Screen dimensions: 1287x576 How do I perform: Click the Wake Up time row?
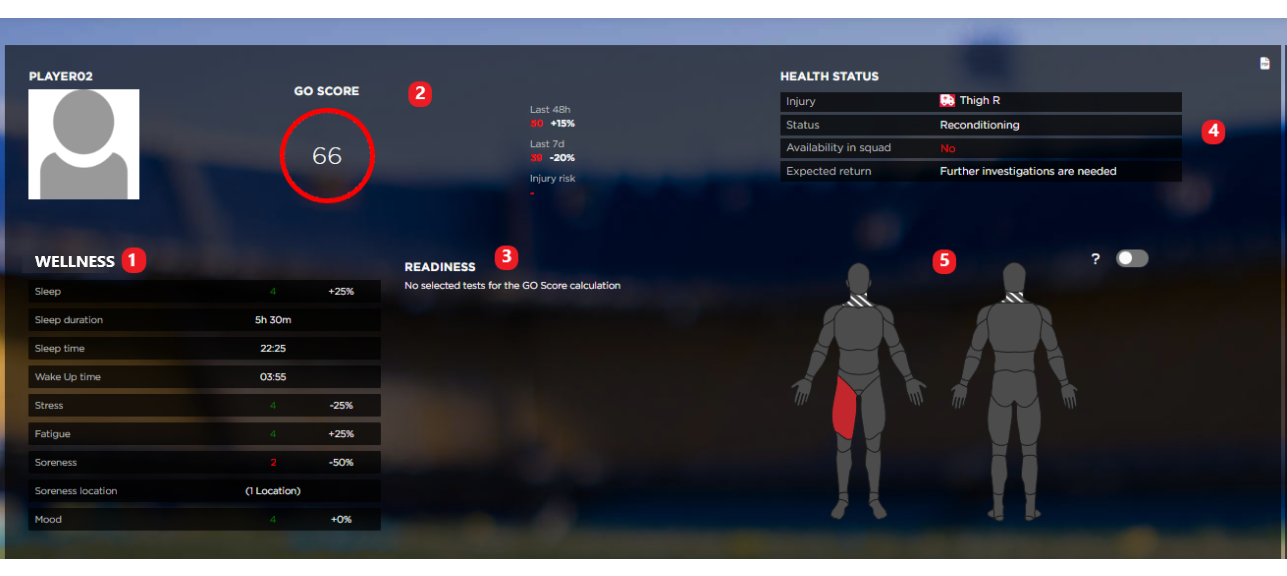pyautogui.click(x=204, y=377)
